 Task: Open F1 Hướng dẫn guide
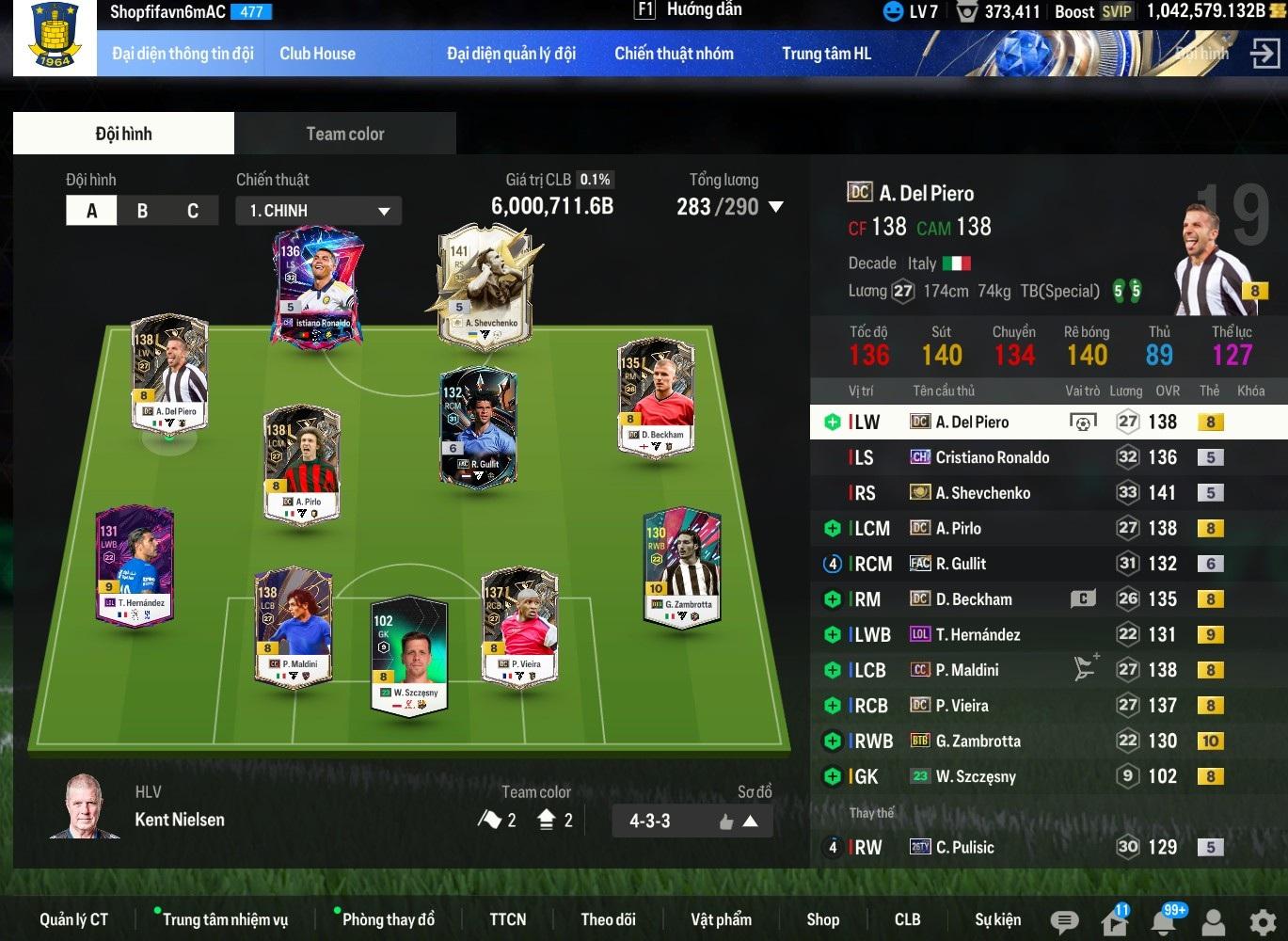(690, 10)
